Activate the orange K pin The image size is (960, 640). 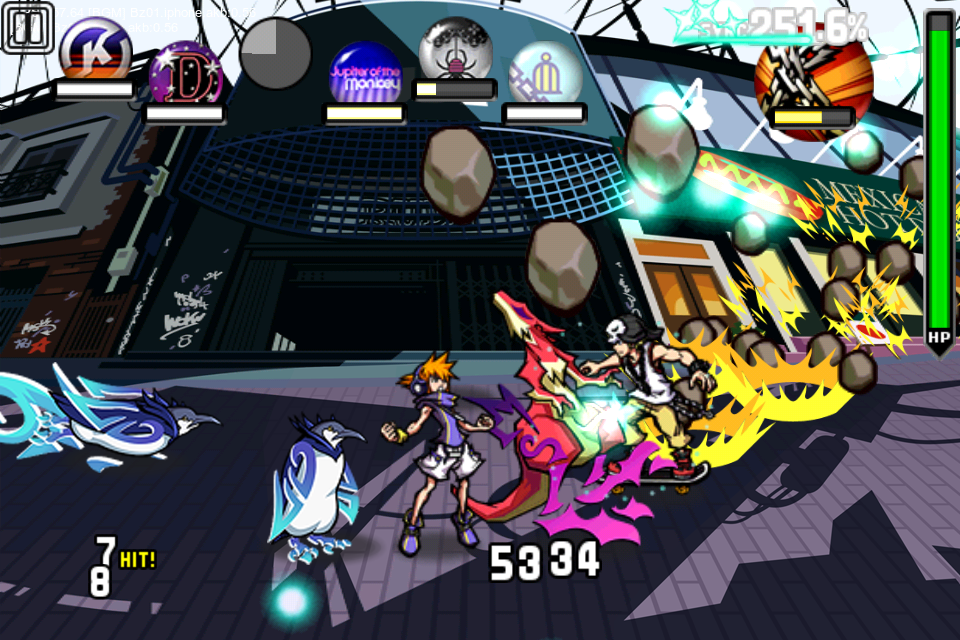pos(95,48)
